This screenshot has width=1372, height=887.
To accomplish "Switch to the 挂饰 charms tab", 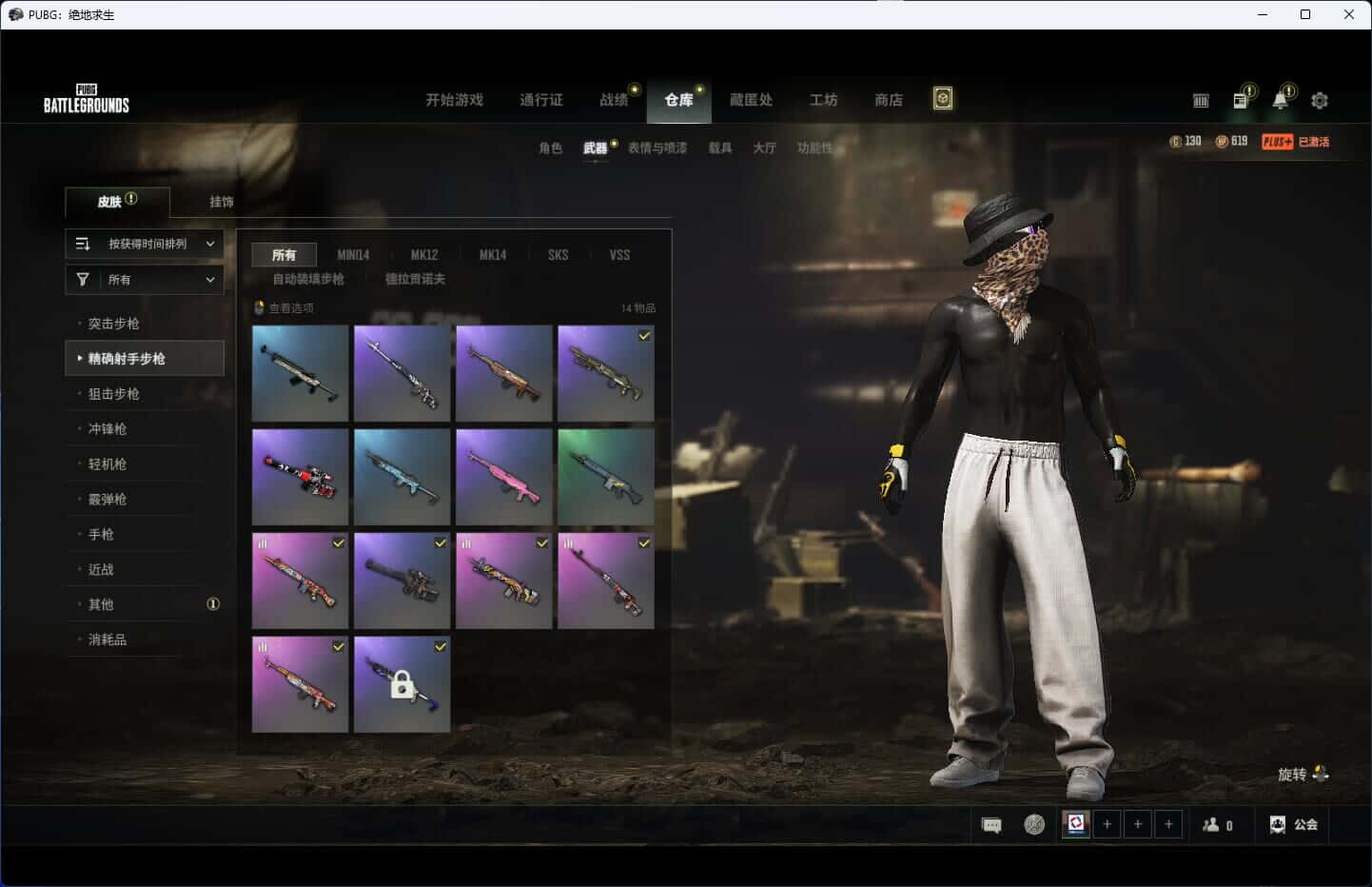I will [x=222, y=202].
